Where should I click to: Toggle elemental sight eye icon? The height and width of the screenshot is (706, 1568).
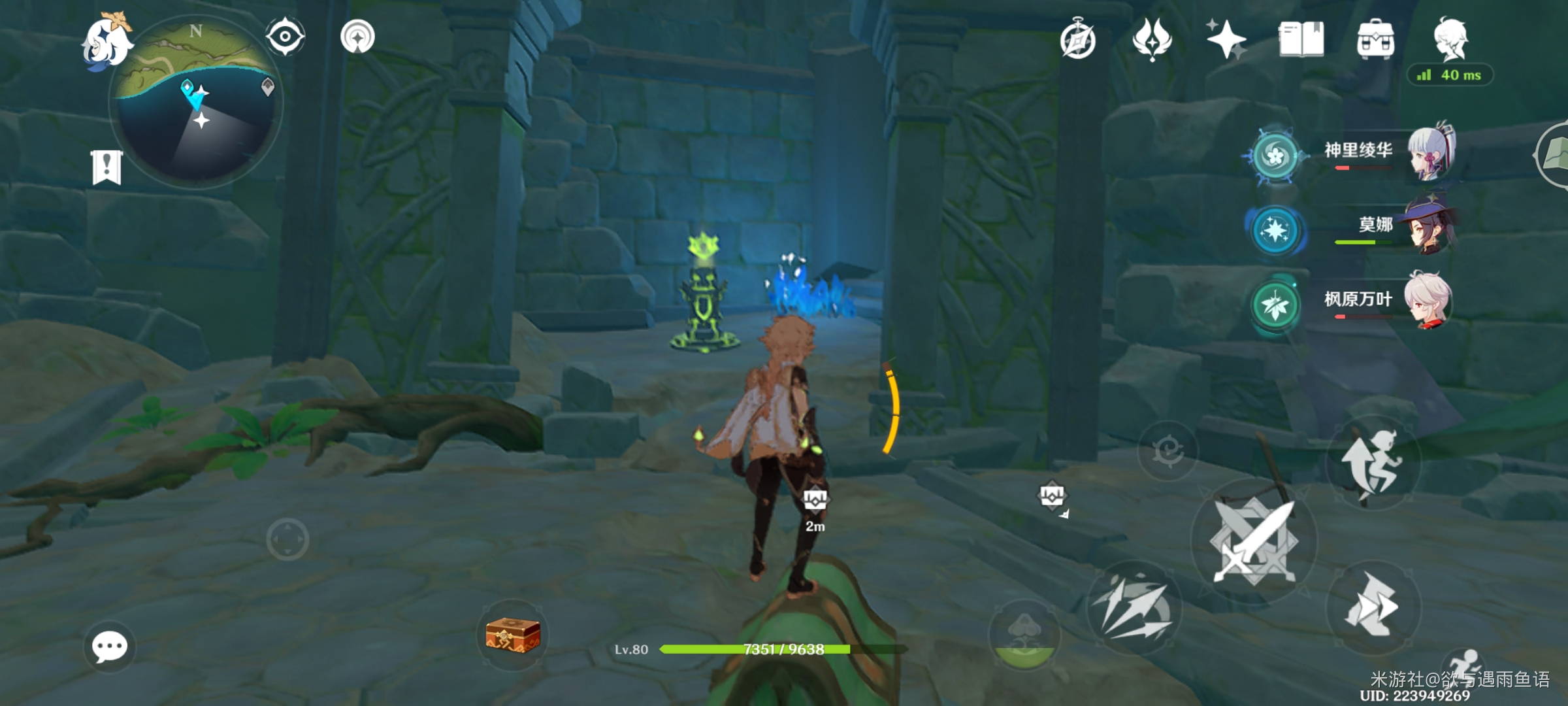(285, 36)
